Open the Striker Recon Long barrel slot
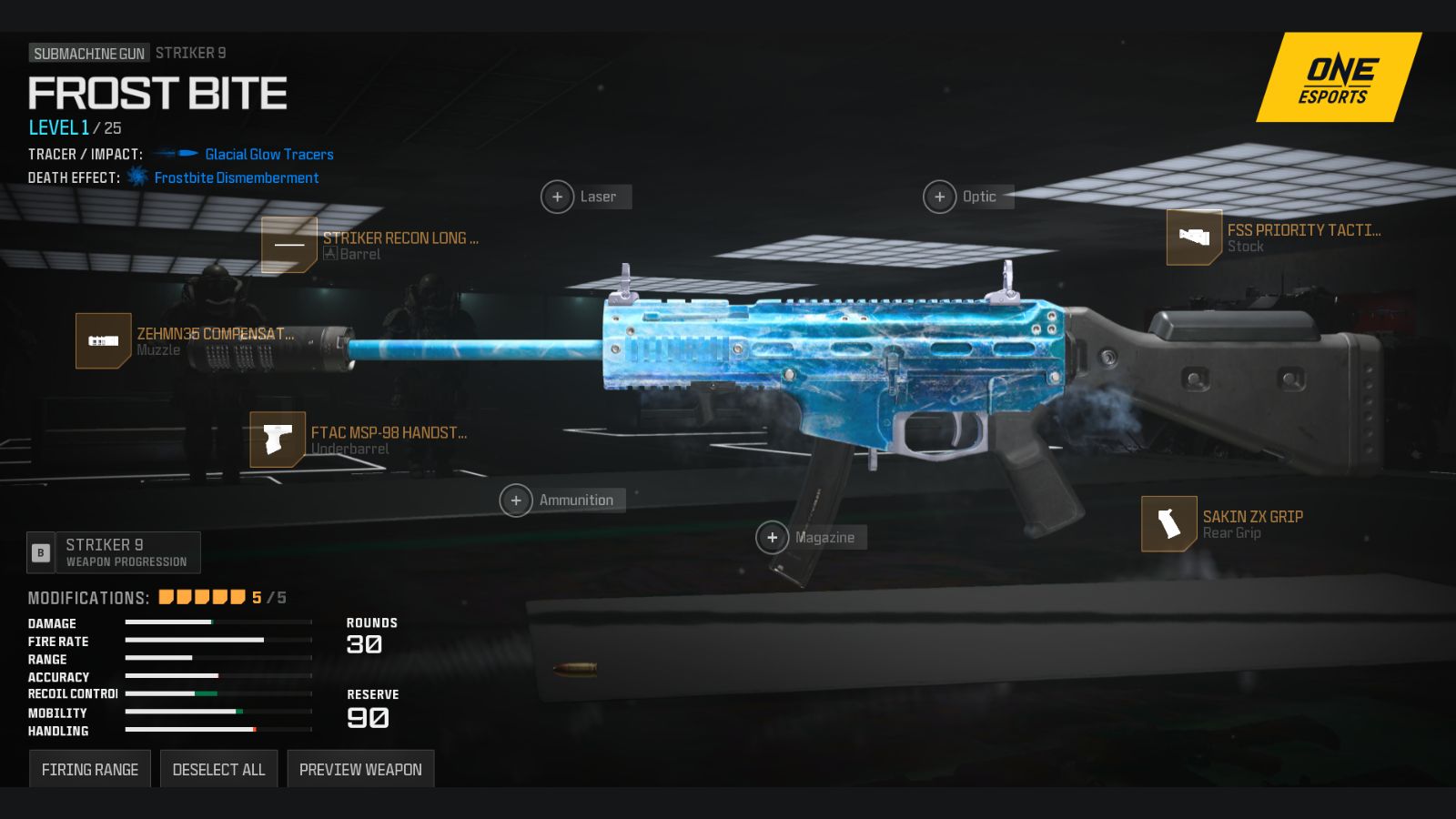Image resolution: width=1456 pixels, height=819 pixels. [x=289, y=246]
